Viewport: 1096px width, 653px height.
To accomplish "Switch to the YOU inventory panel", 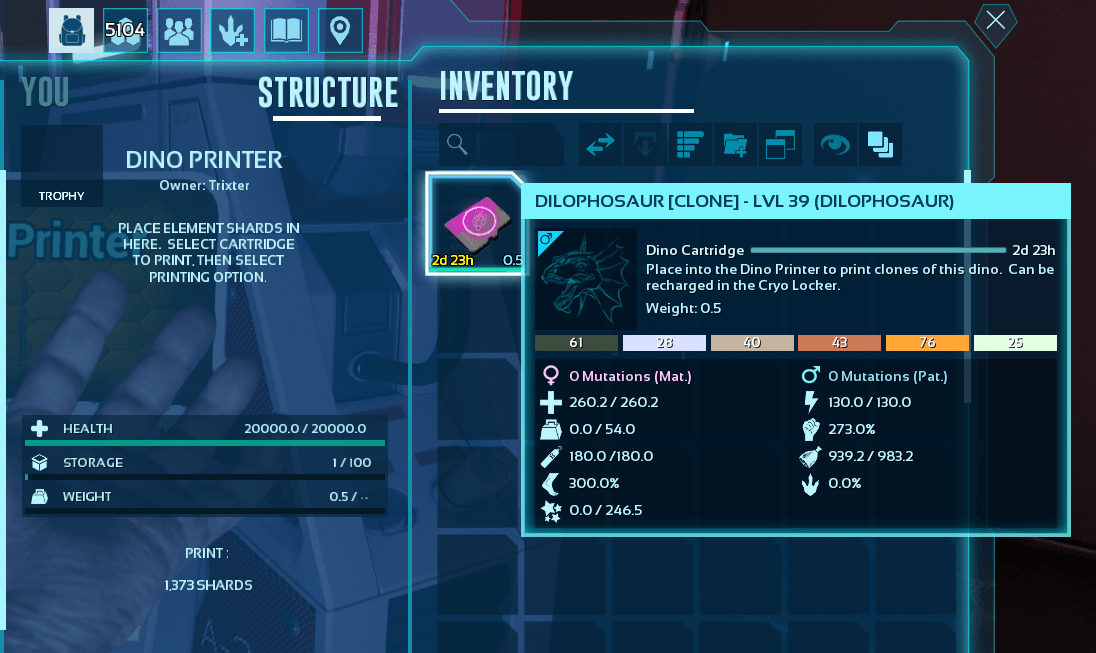I will [45, 92].
